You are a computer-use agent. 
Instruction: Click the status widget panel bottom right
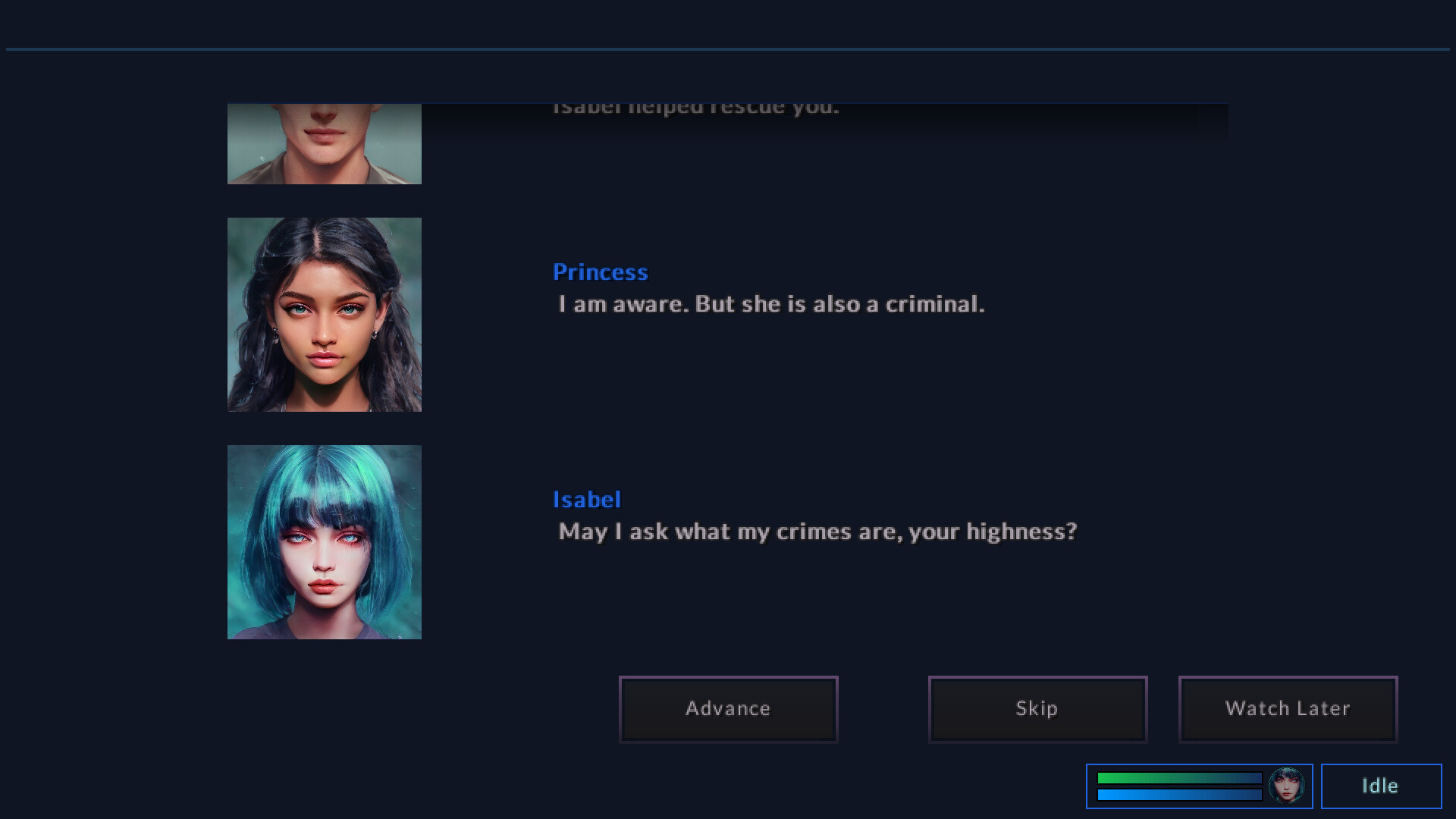1200,786
